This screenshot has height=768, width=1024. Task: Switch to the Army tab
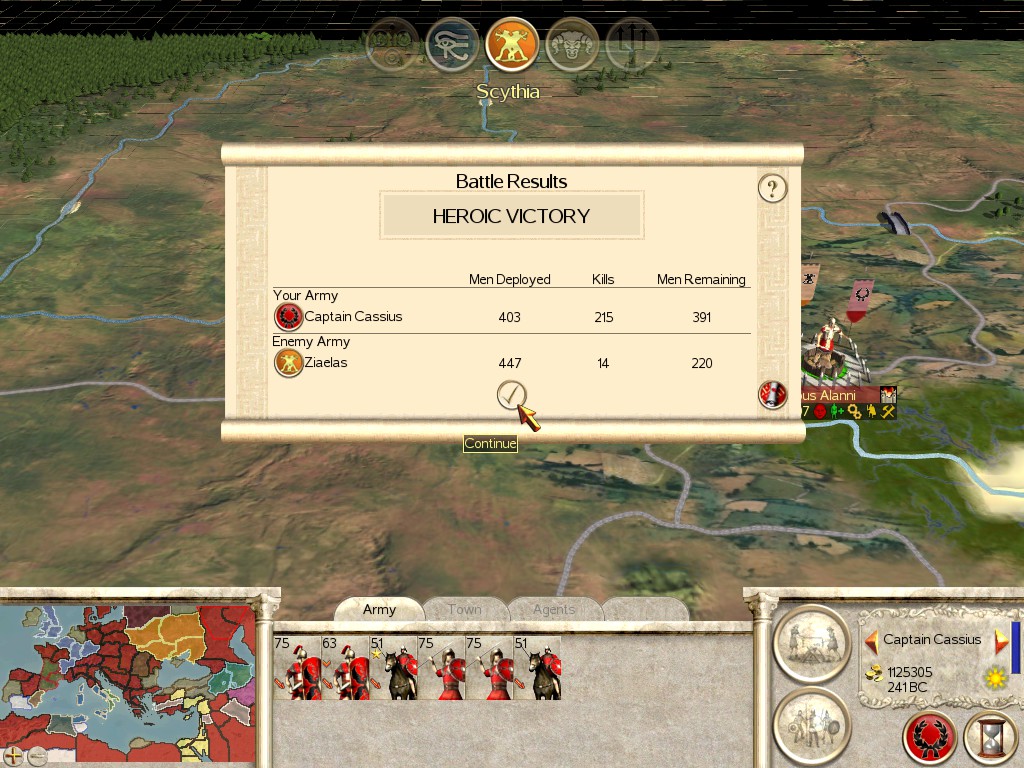coord(379,610)
